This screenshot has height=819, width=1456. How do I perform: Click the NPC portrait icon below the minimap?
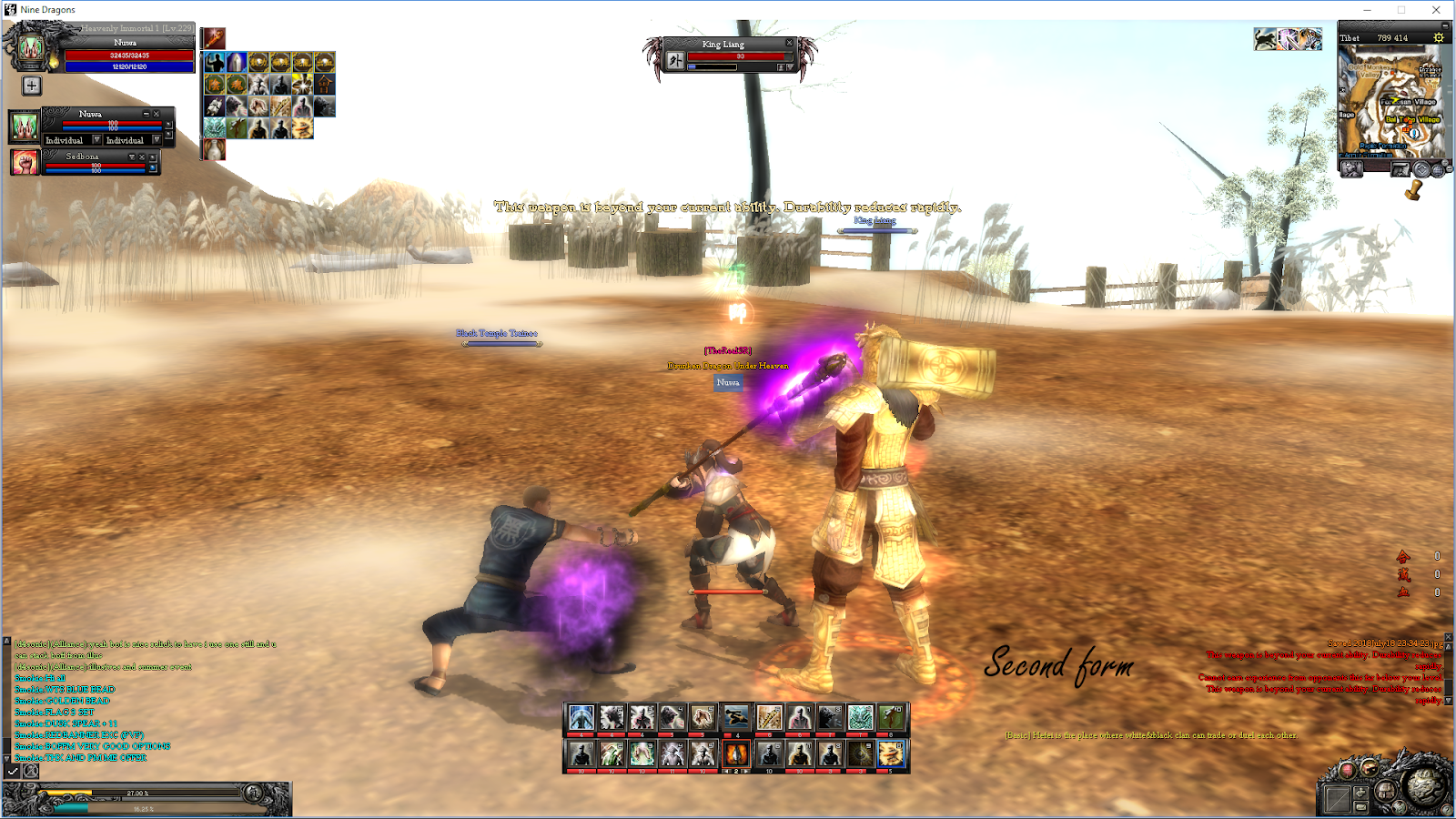tap(1352, 168)
